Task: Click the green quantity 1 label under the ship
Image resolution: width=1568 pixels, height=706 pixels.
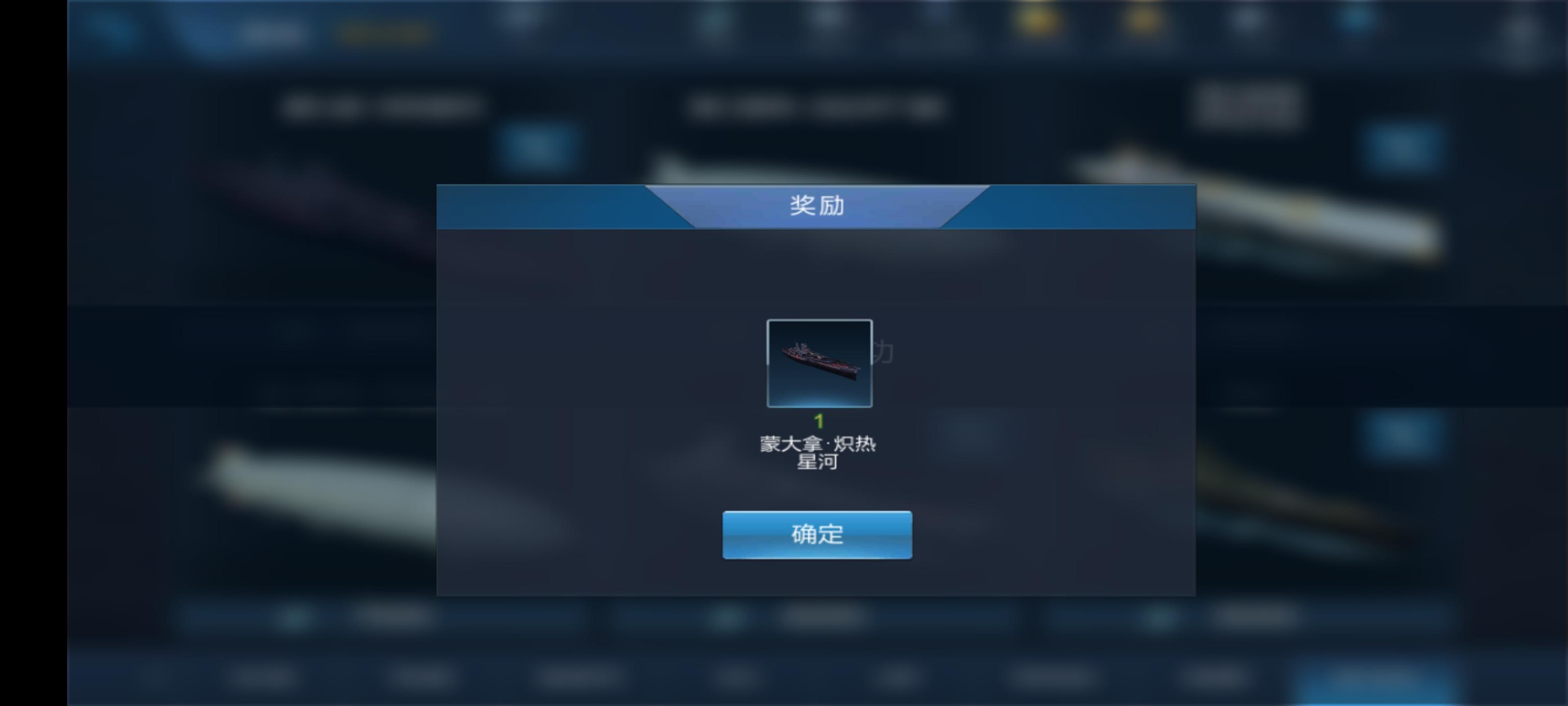Action: tap(819, 420)
